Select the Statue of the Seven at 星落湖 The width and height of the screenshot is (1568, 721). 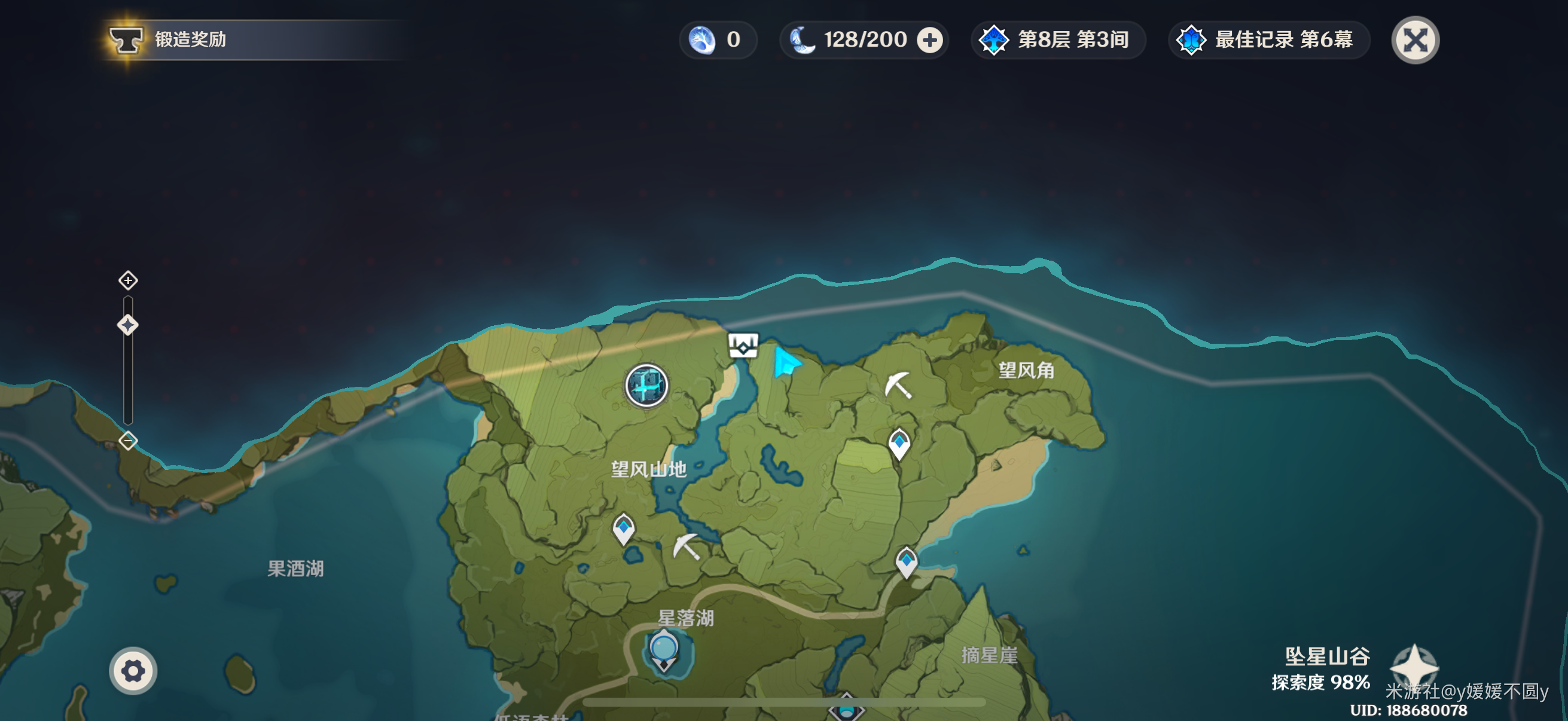coord(663,650)
